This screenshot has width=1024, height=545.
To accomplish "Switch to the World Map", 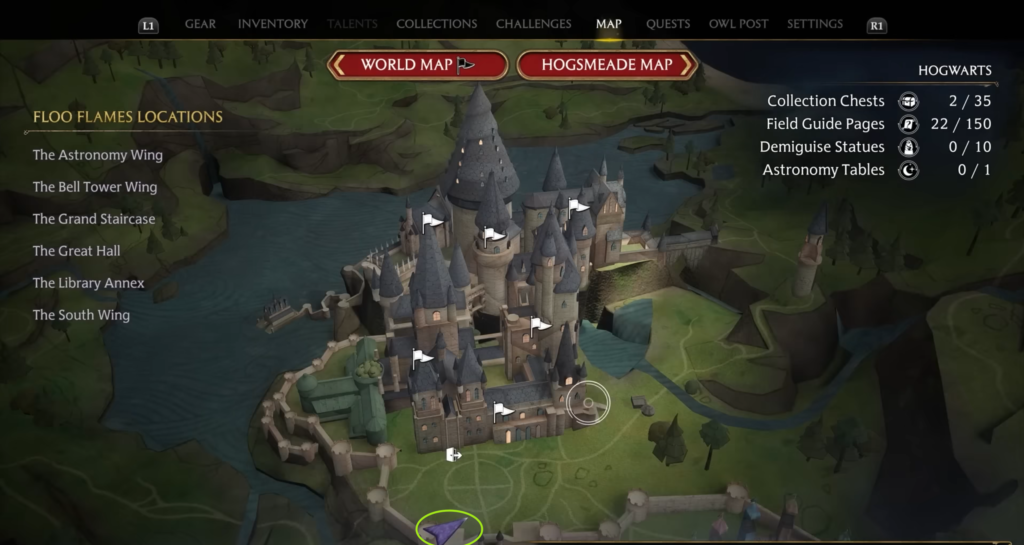I will [418, 65].
